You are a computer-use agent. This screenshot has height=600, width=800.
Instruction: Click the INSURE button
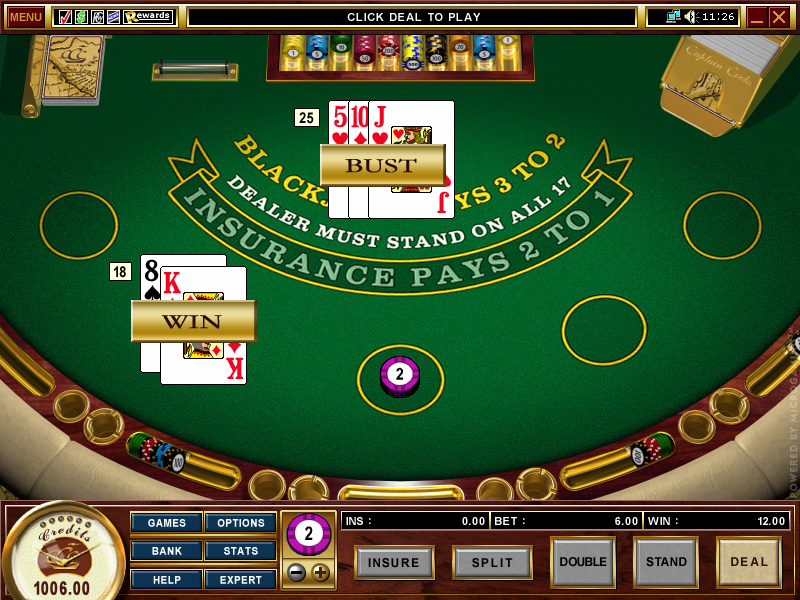click(394, 562)
